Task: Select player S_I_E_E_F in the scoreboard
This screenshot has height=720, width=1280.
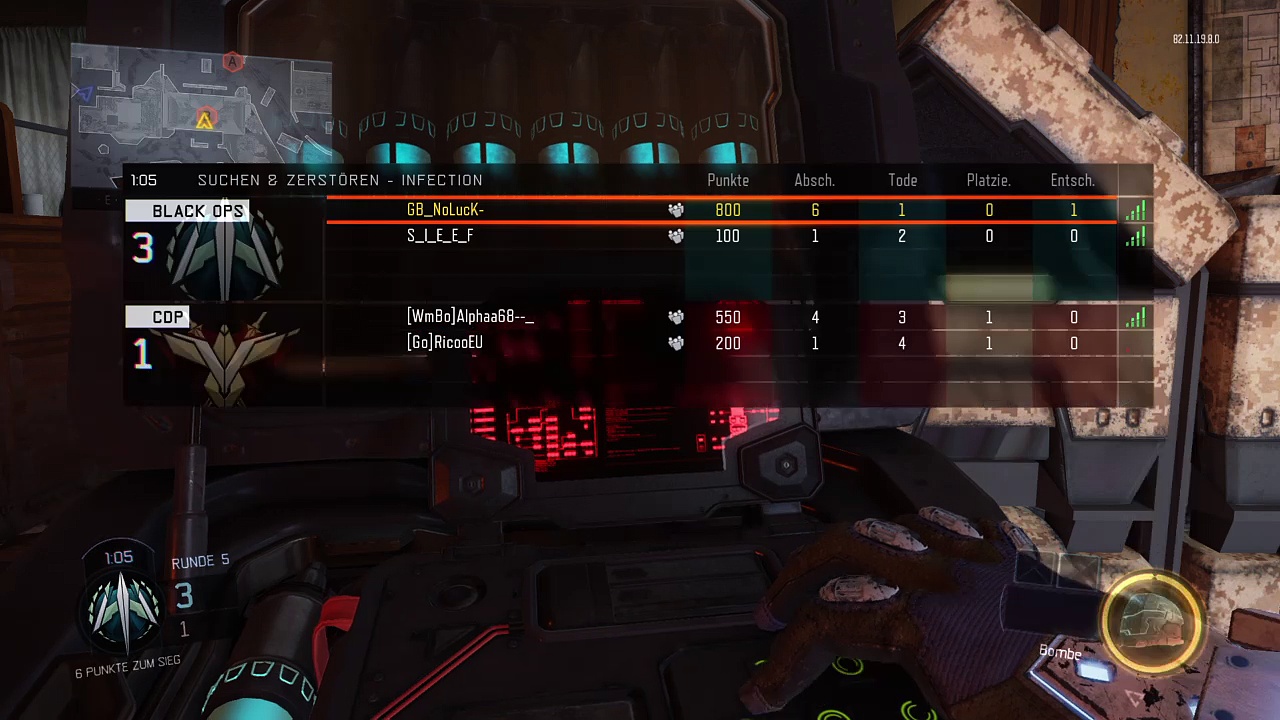Action: click(440, 236)
